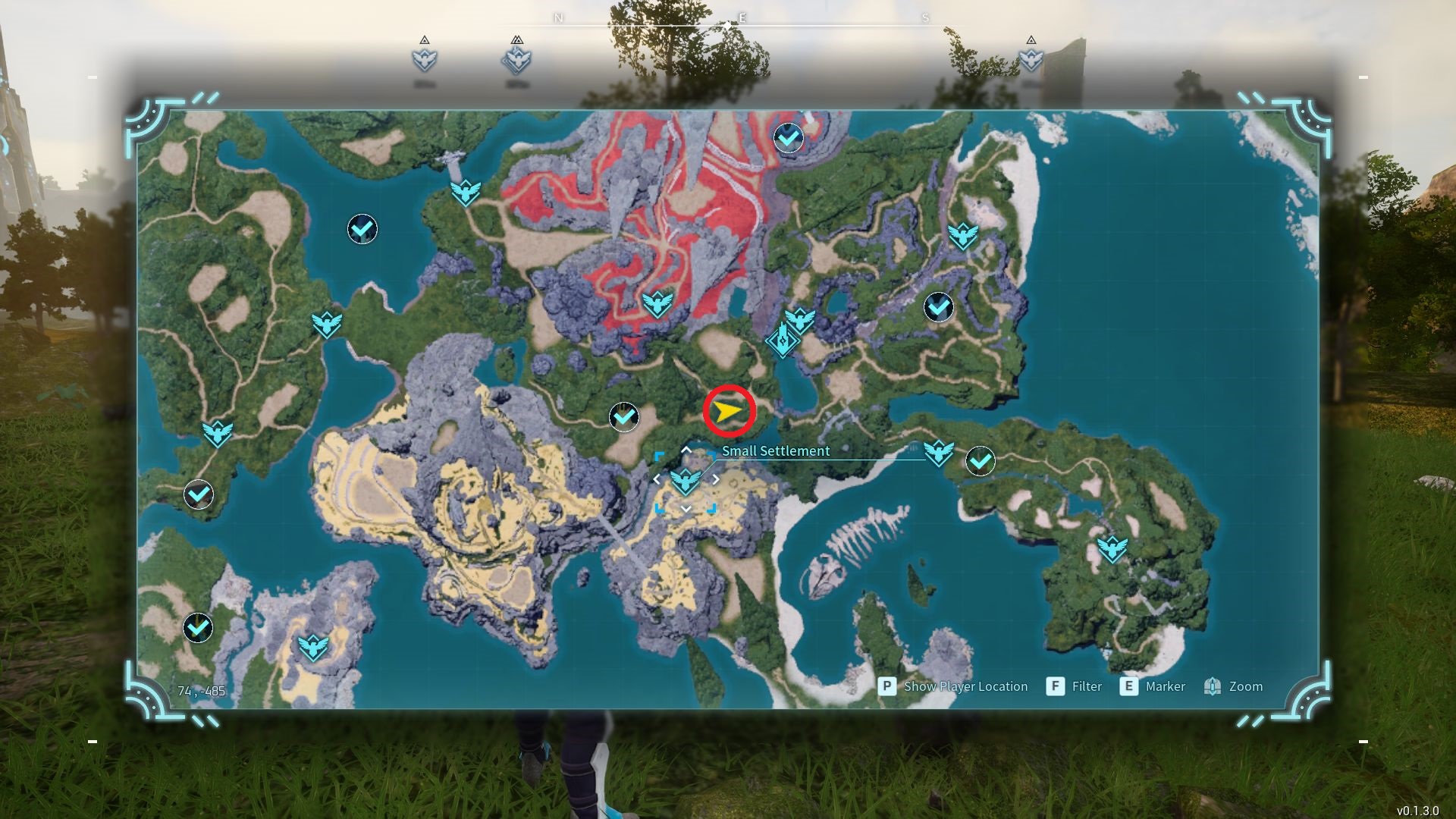Select the checkmark marker floating on the bay water
Screen dimensions: 1456x819
(x=362, y=228)
